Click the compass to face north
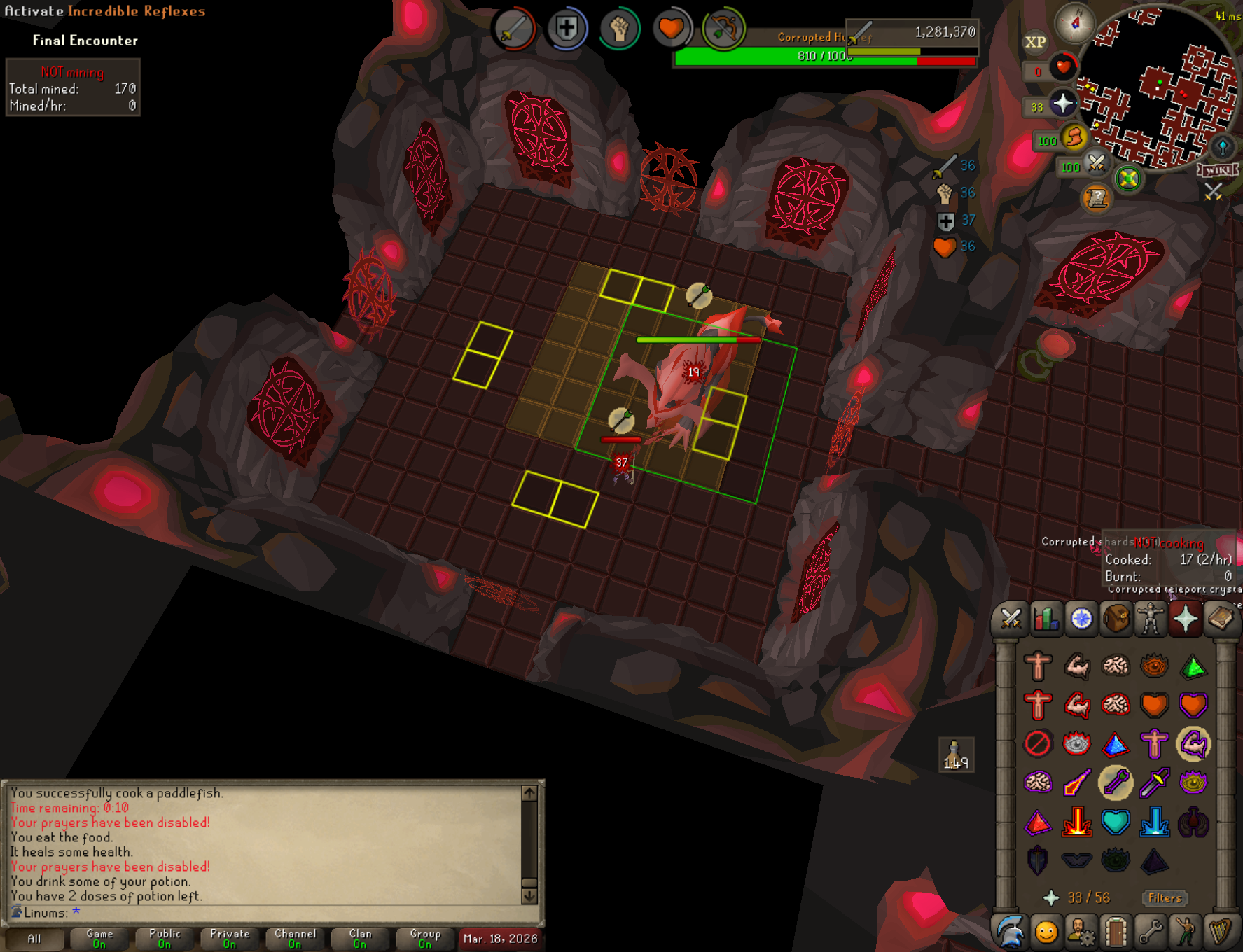The height and width of the screenshot is (952, 1243). (x=1075, y=23)
